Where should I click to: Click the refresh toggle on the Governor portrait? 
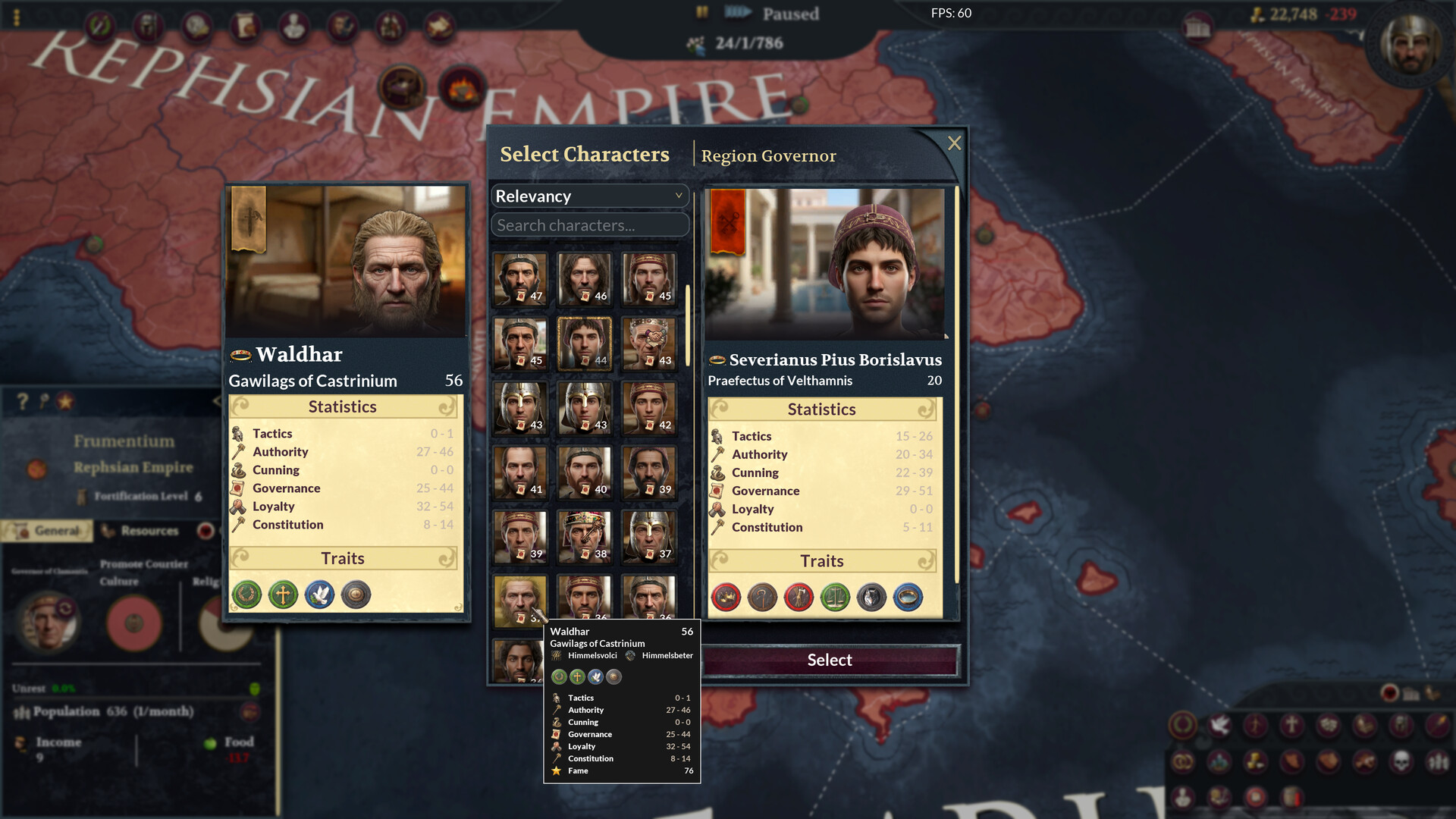click(x=65, y=607)
